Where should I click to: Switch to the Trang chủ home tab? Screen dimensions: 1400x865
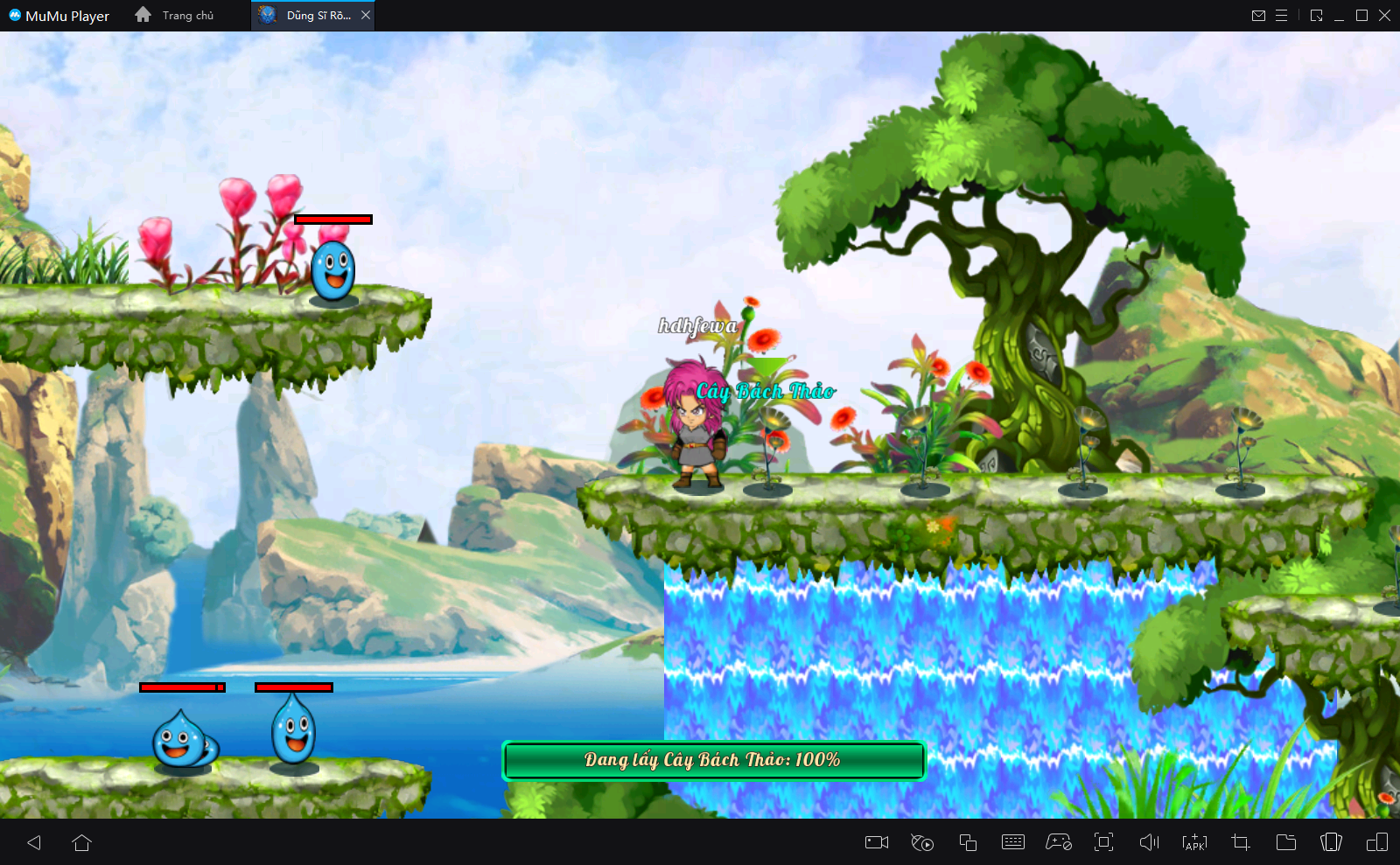coord(175,15)
